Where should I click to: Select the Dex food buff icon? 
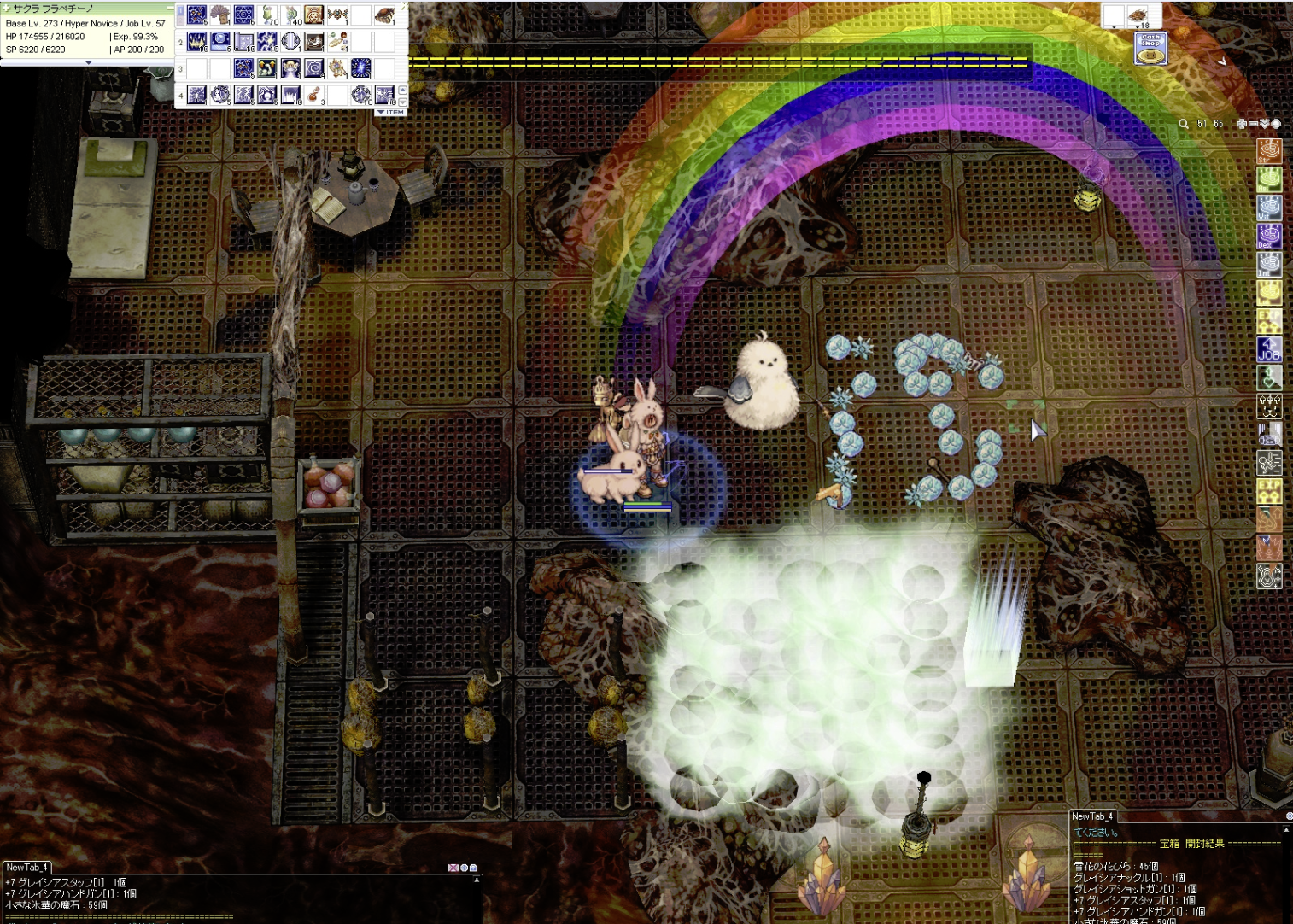pos(1269,235)
